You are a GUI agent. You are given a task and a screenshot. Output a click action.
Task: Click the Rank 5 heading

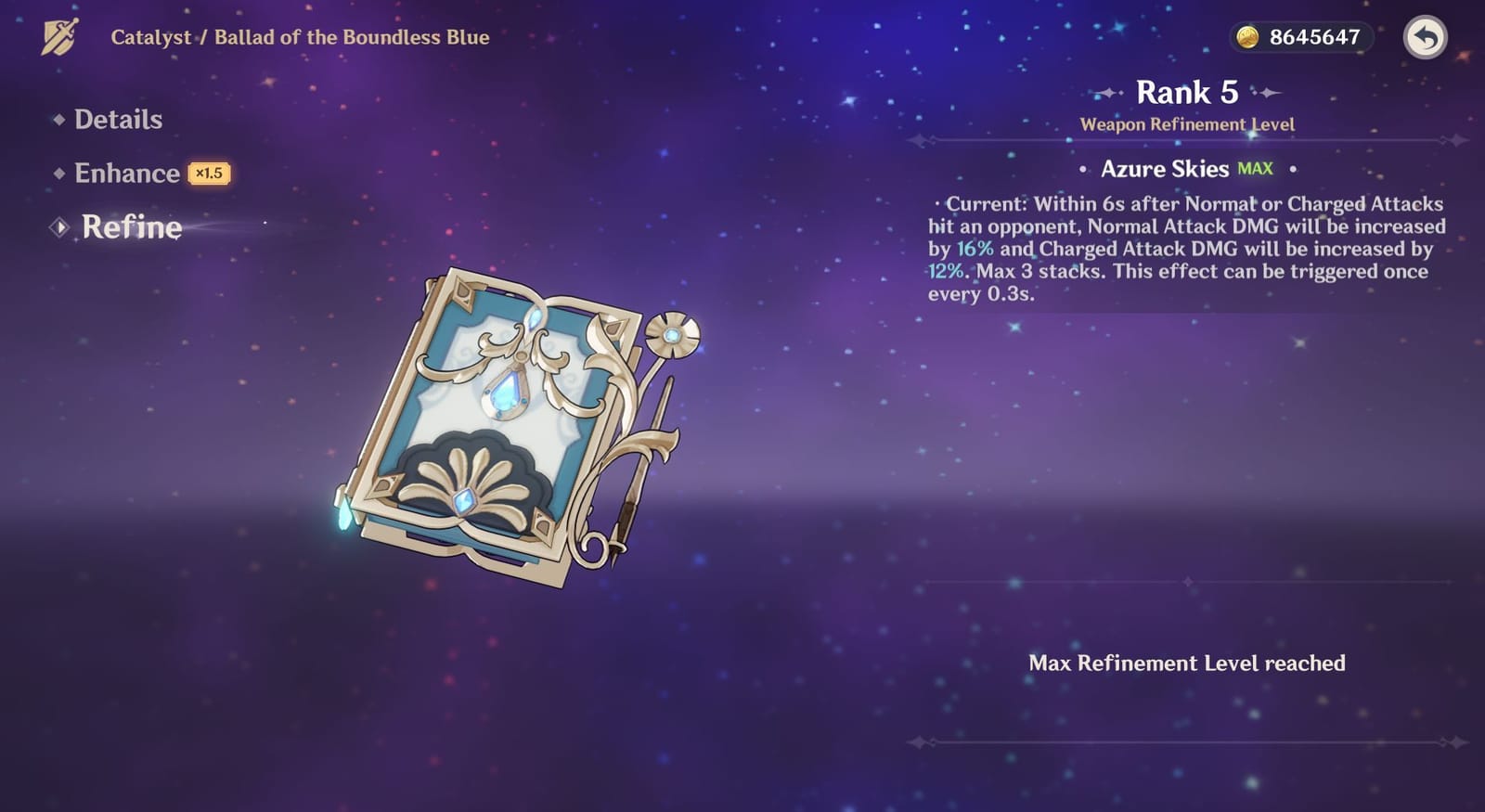1188,92
